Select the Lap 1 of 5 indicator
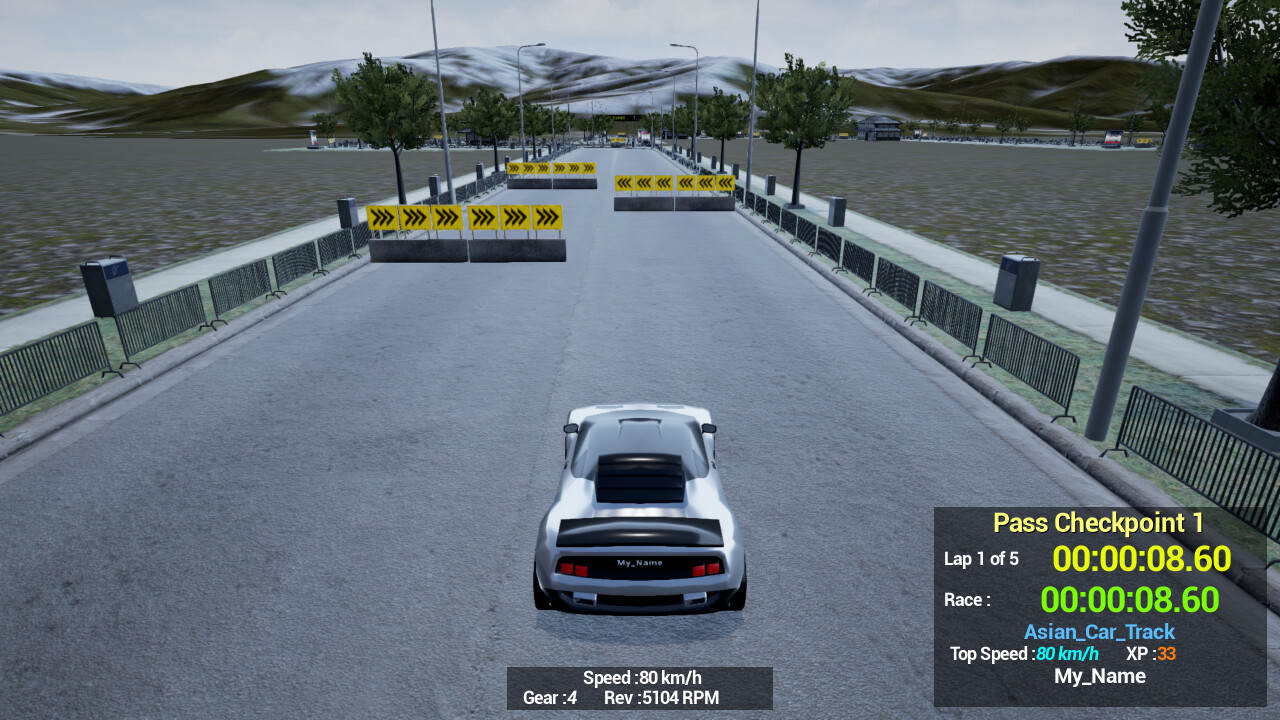The width and height of the screenshot is (1280, 720). point(982,559)
